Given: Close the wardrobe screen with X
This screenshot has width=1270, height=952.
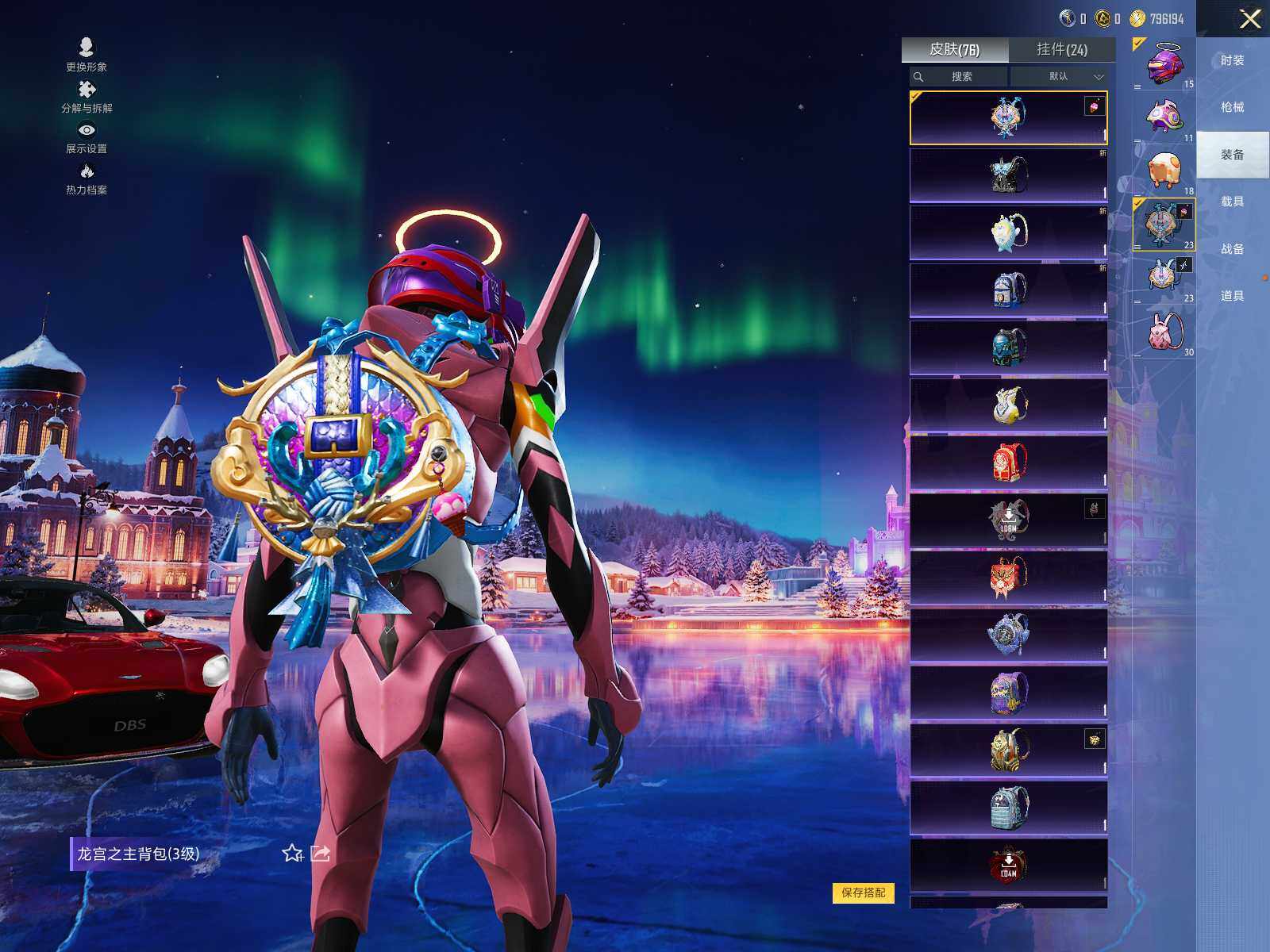Looking at the screenshot, I should (x=1250, y=19).
